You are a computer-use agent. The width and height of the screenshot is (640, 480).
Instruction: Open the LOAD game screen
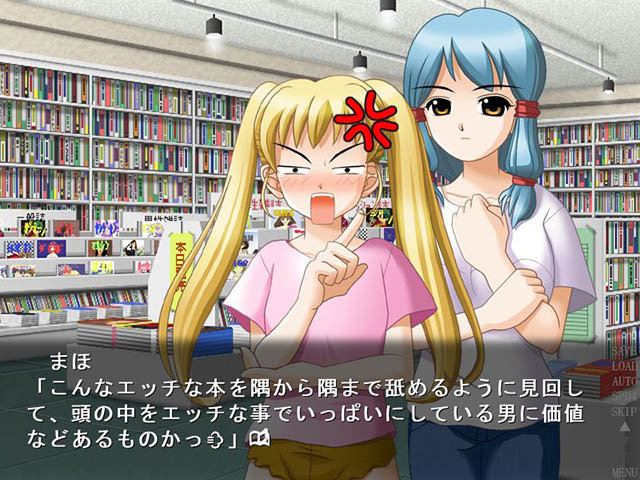click(x=622, y=366)
